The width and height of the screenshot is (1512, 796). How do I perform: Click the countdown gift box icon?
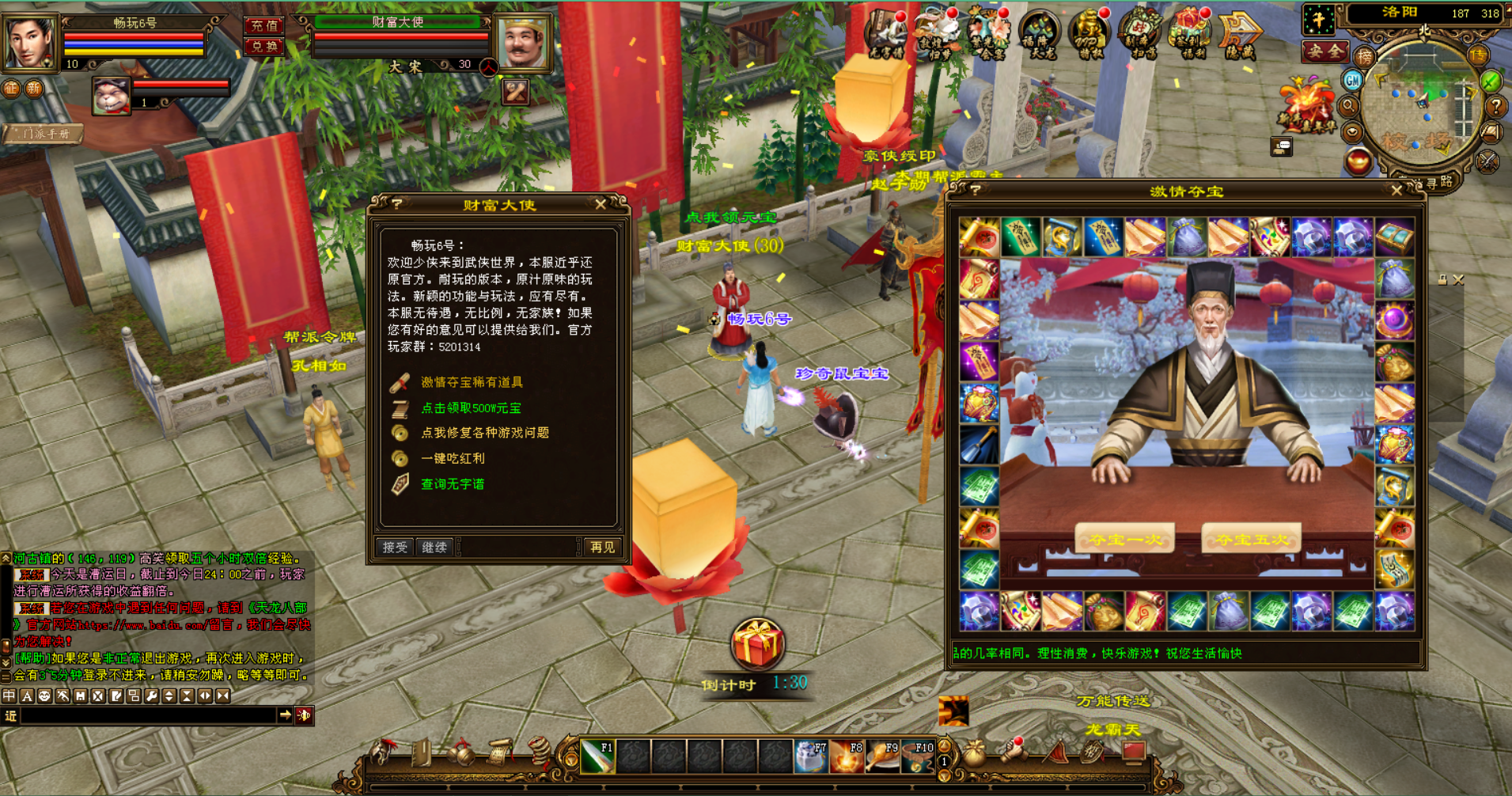tap(757, 644)
